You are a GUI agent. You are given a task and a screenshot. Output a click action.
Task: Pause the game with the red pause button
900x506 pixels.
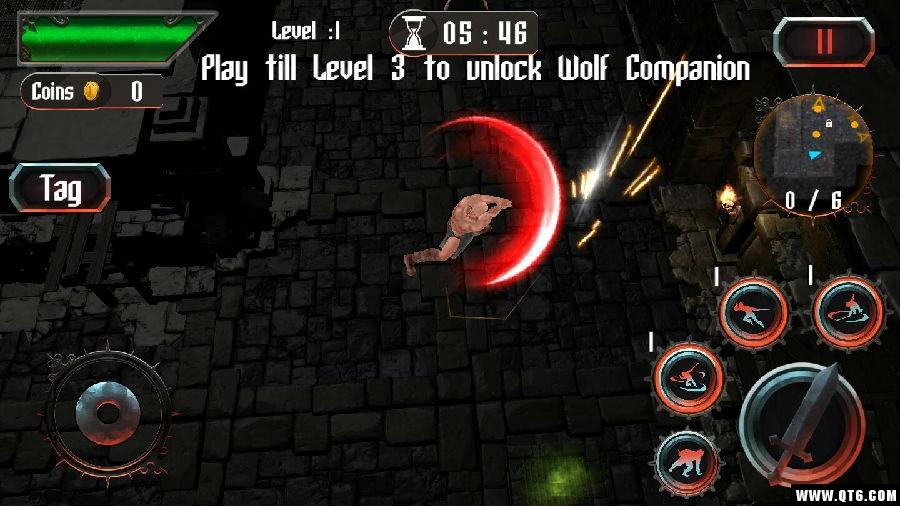823,41
